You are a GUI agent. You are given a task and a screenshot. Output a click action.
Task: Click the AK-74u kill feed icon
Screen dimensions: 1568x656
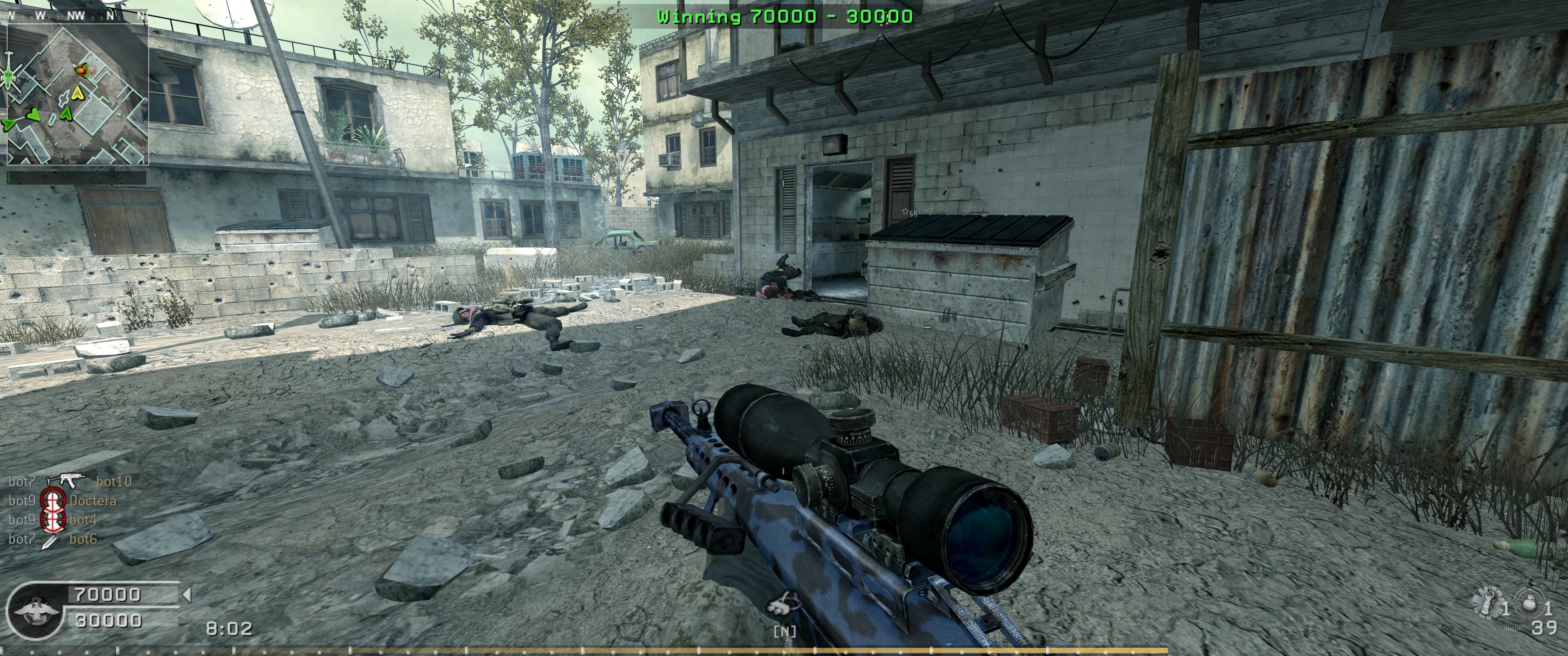point(67,481)
